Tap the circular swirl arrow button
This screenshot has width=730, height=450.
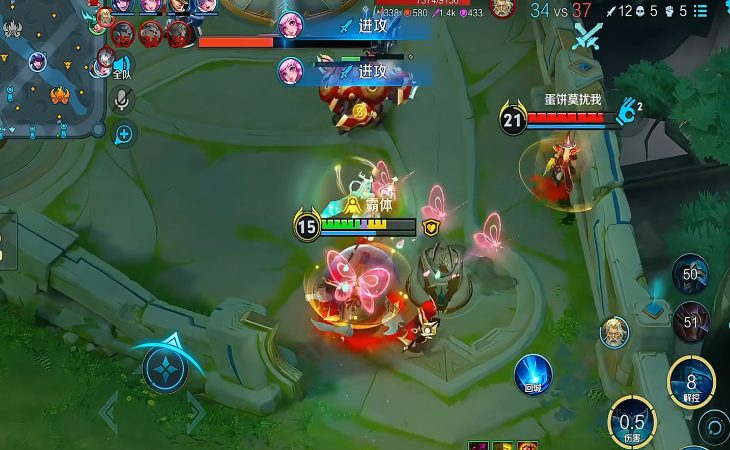pyautogui.click(x=718, y=428)
